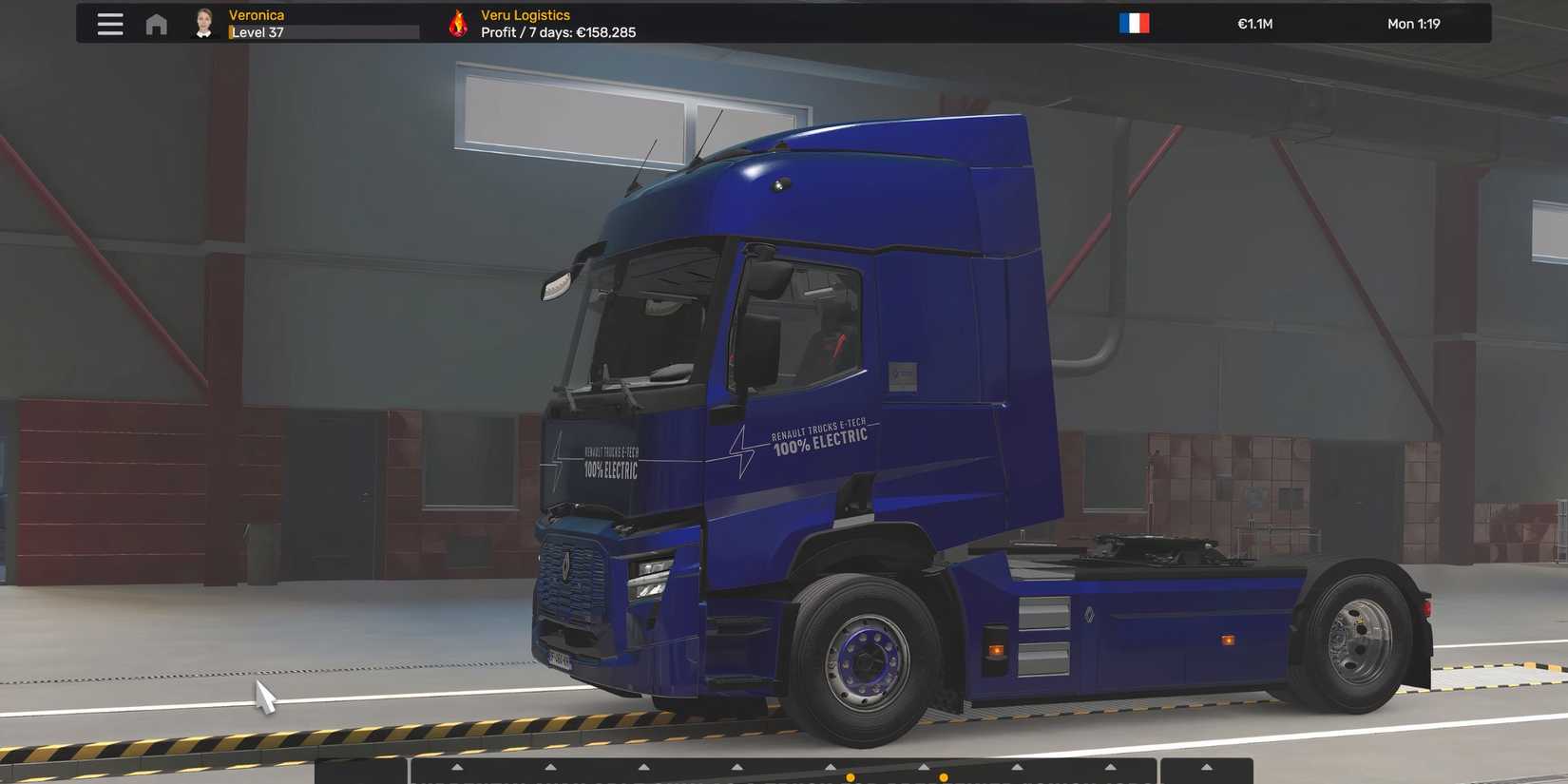Image resolution: width=1568 pixels, height=784 pixels.
Task: Click the Profit / 7 days statistic
Action: [559, 31]
